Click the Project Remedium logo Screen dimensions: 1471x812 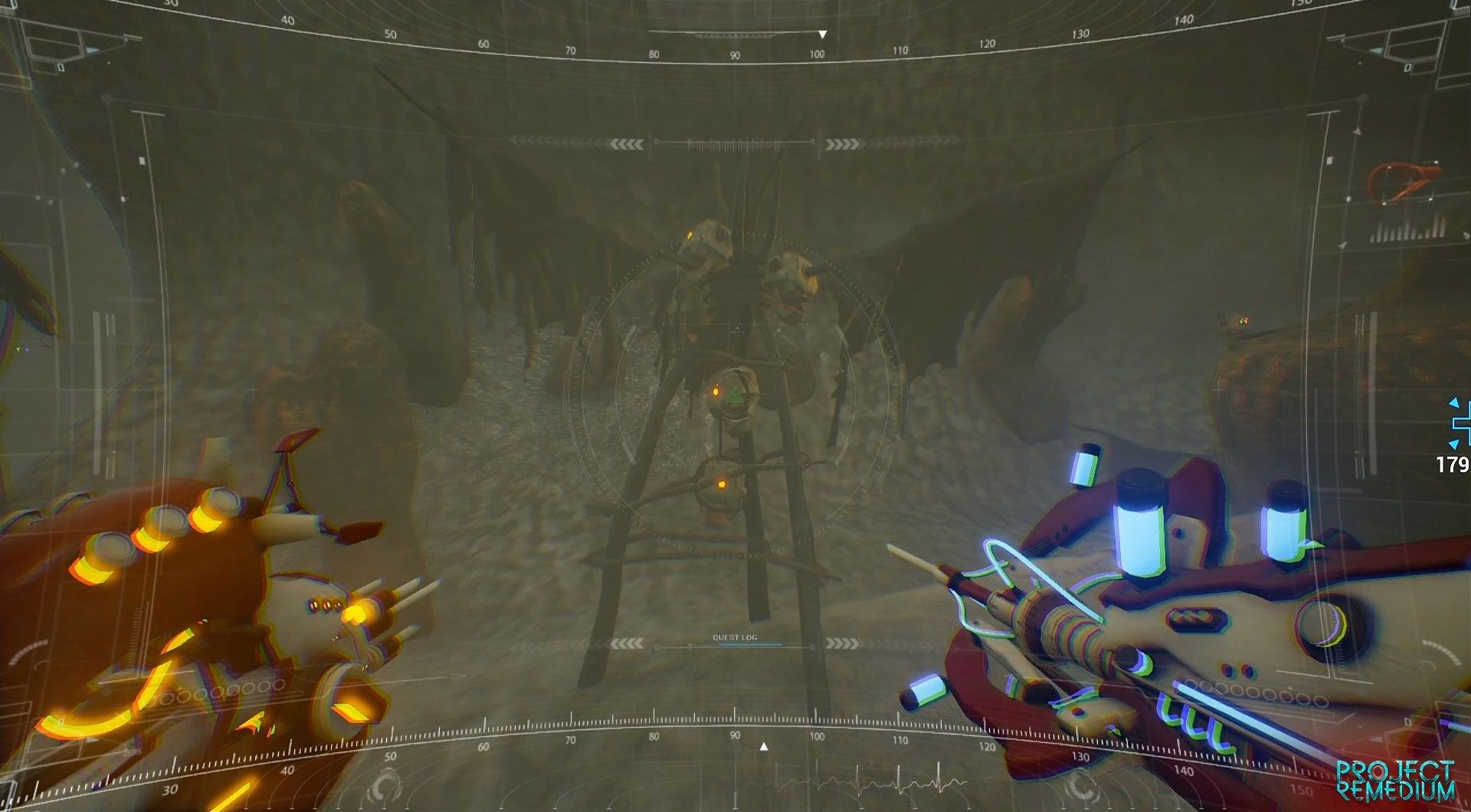tap(1395, 780)
